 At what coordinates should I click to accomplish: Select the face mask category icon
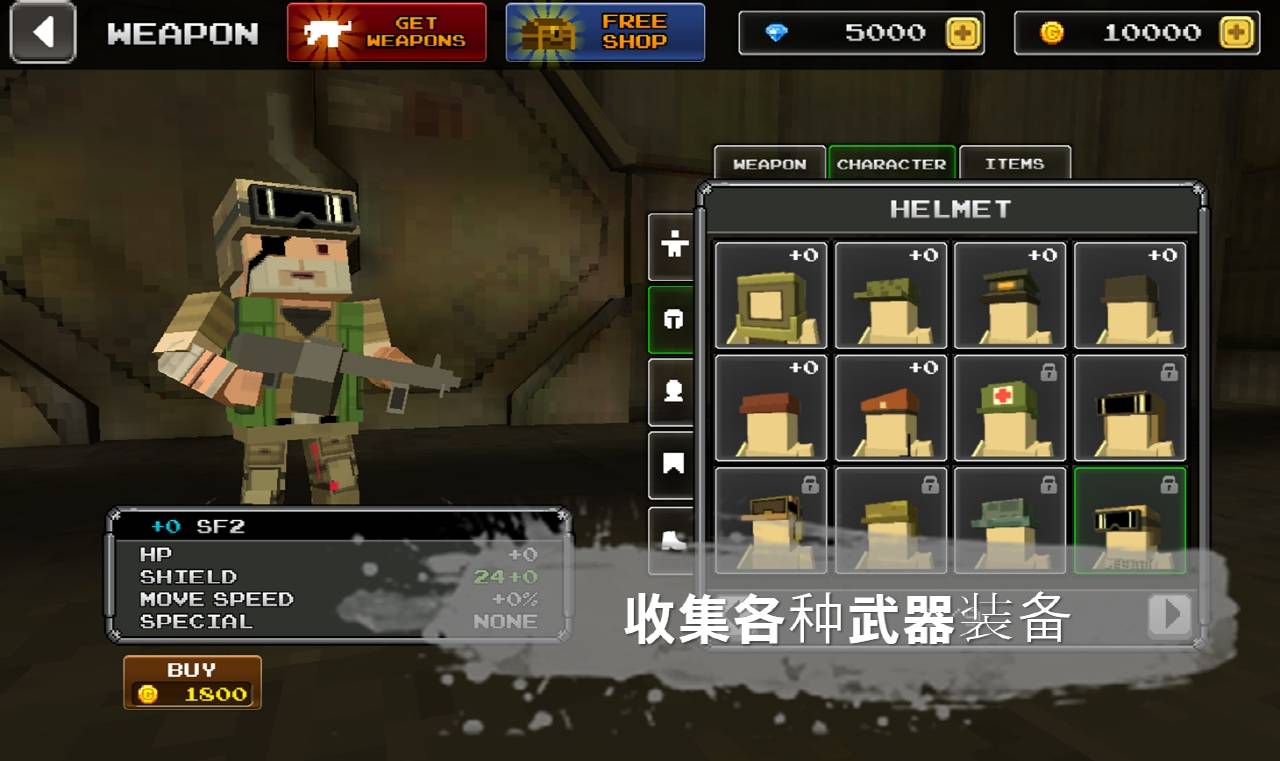671,393
